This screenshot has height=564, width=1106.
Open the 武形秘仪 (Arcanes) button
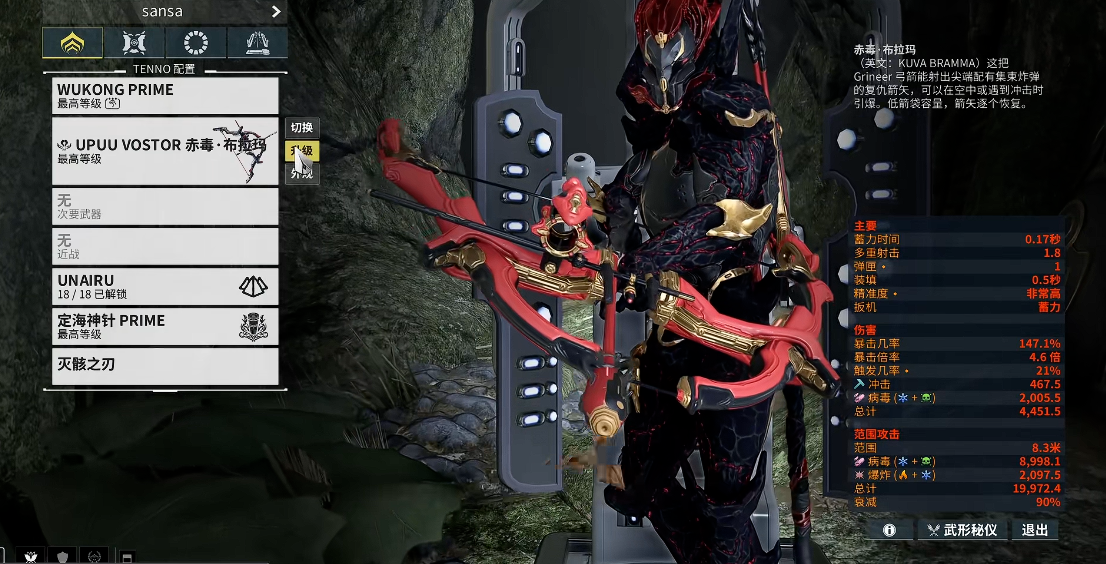click(x=961, y=530)
